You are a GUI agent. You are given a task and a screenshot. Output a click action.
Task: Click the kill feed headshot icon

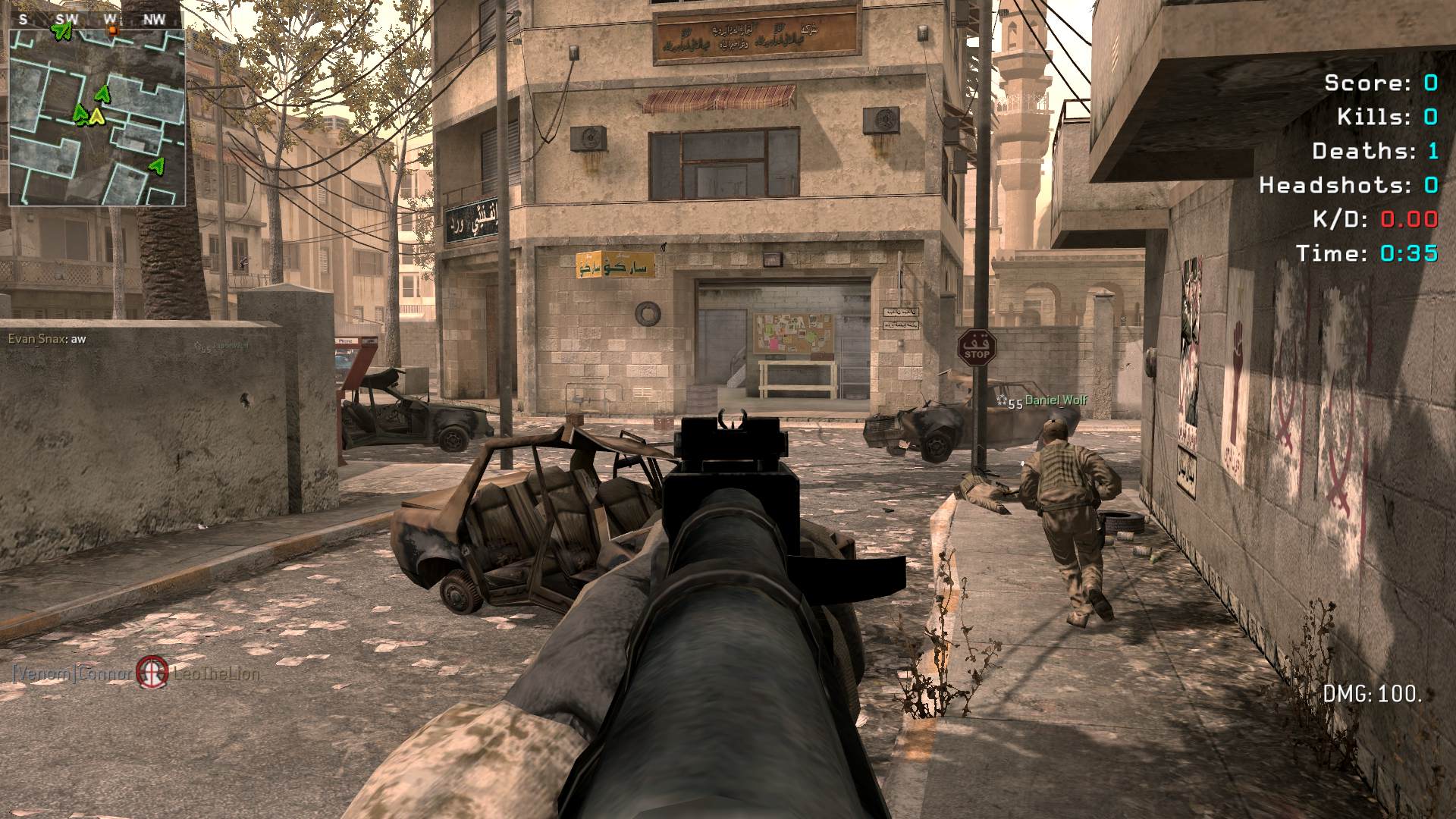(152, 673)
